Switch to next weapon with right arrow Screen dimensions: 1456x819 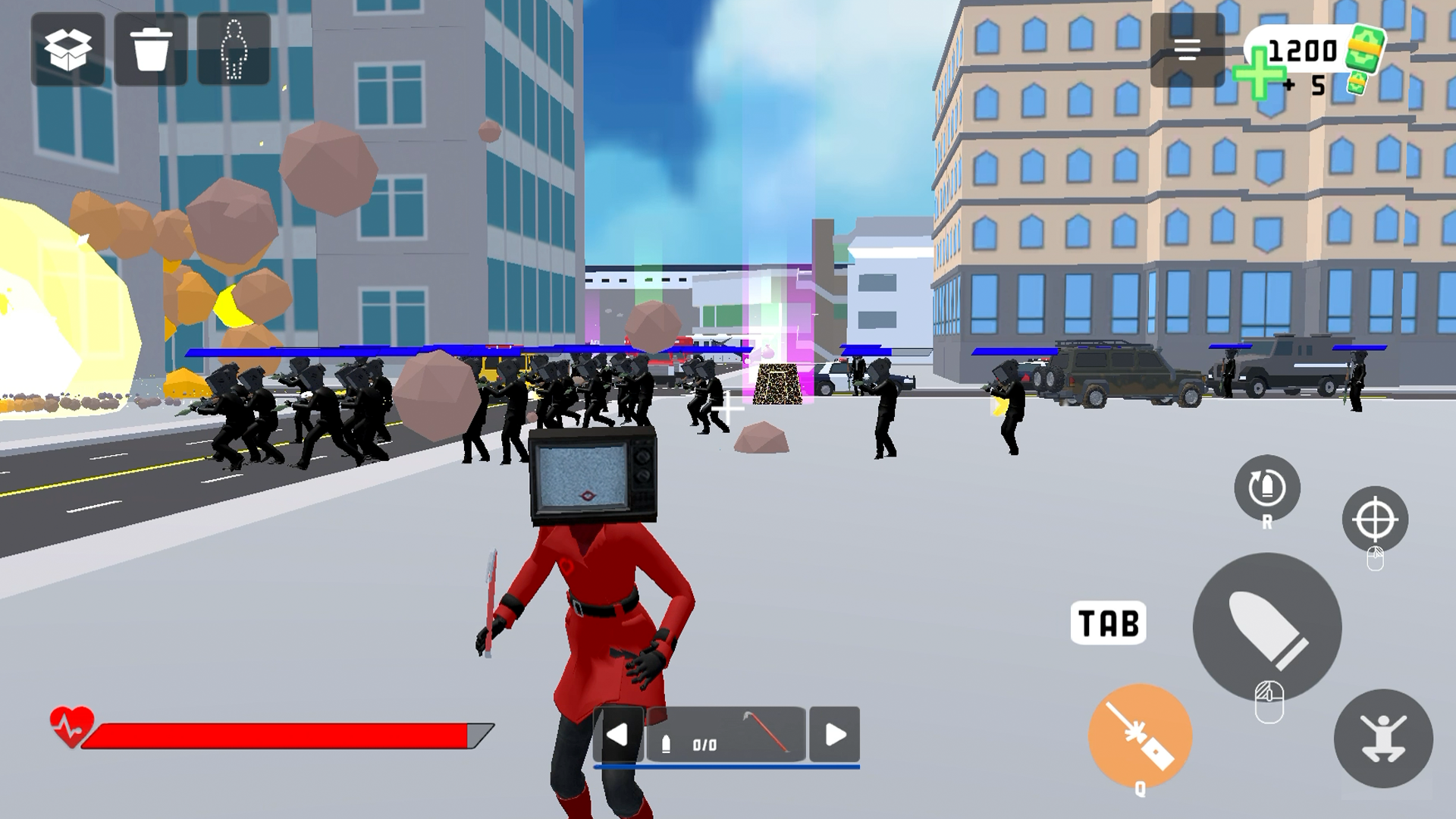tap(834, 736)
